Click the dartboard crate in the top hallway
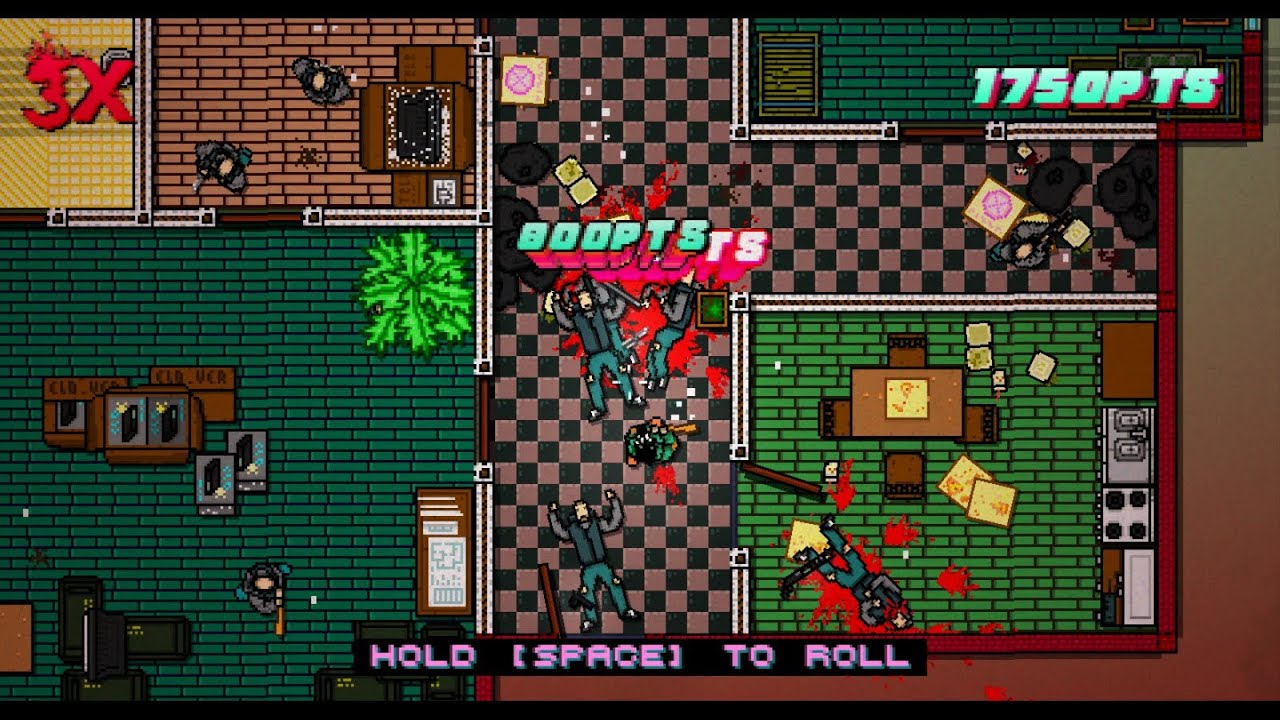The height and width of the screenshot is (720, 1280). pos(524,80)
